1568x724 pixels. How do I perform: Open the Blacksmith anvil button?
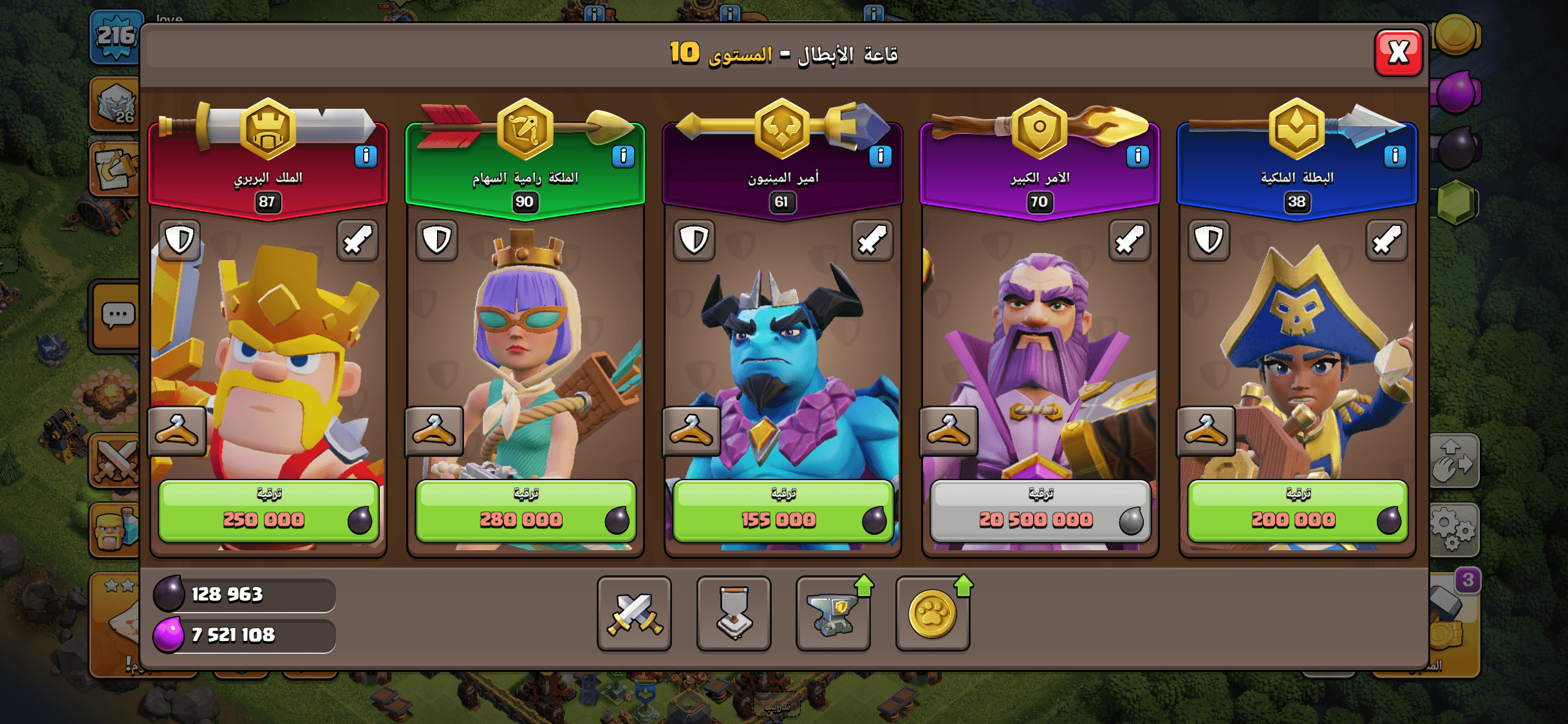(833, 613)
